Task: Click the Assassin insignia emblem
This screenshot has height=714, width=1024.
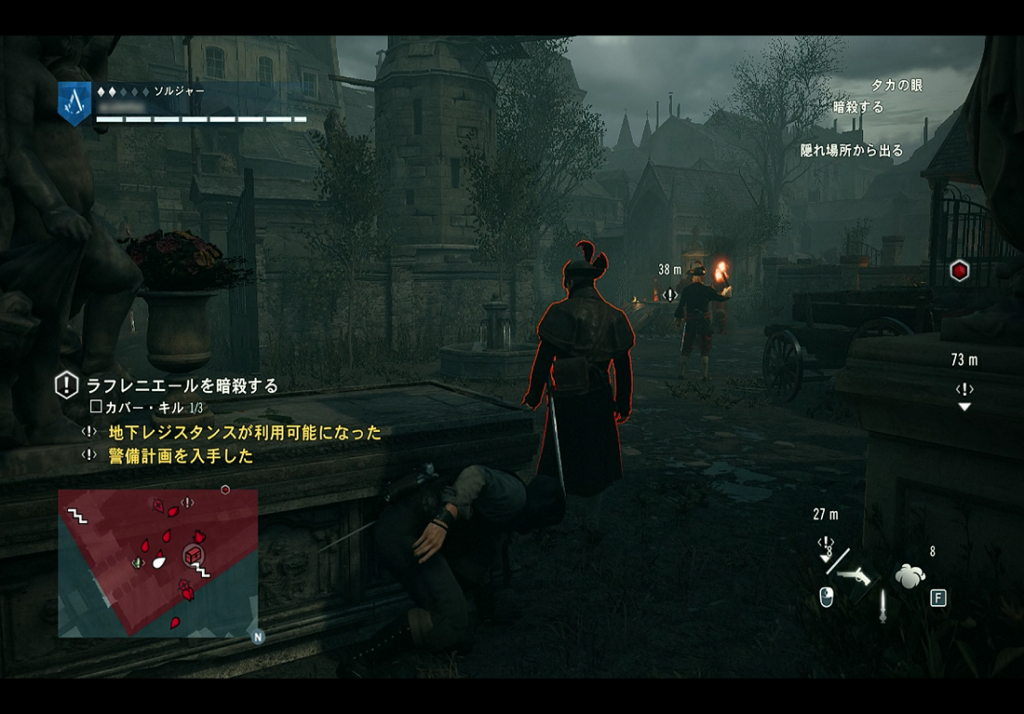Action: pos(74,102)
